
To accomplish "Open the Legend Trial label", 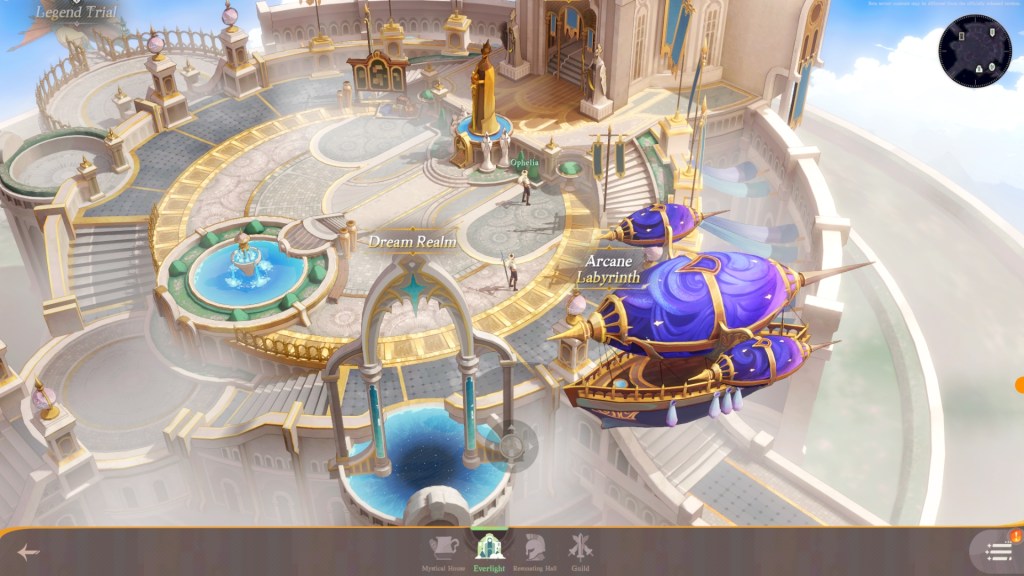I will pyautogui.click(x=77, y=13).
